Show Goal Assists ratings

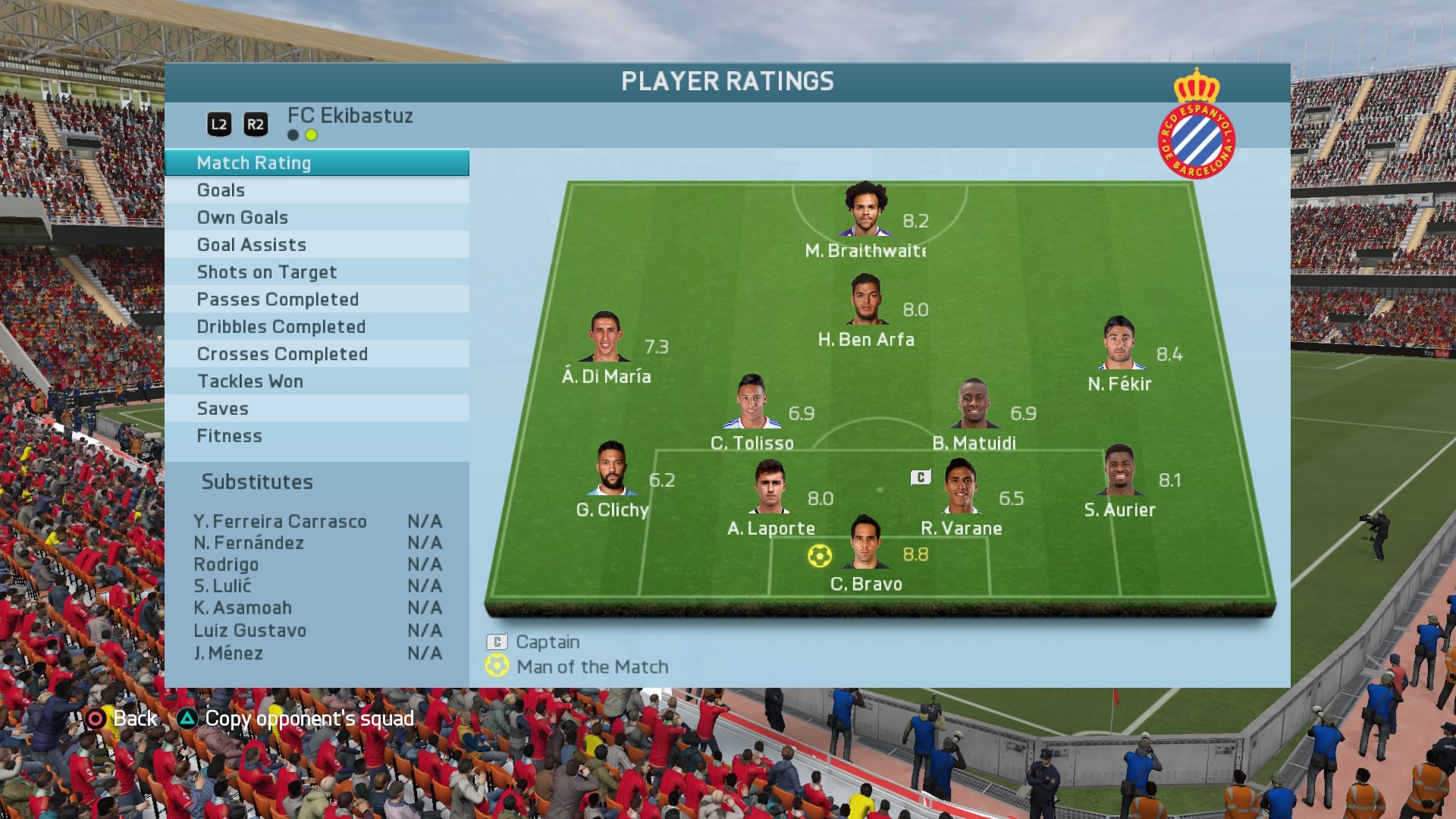(x=316, y=245)
